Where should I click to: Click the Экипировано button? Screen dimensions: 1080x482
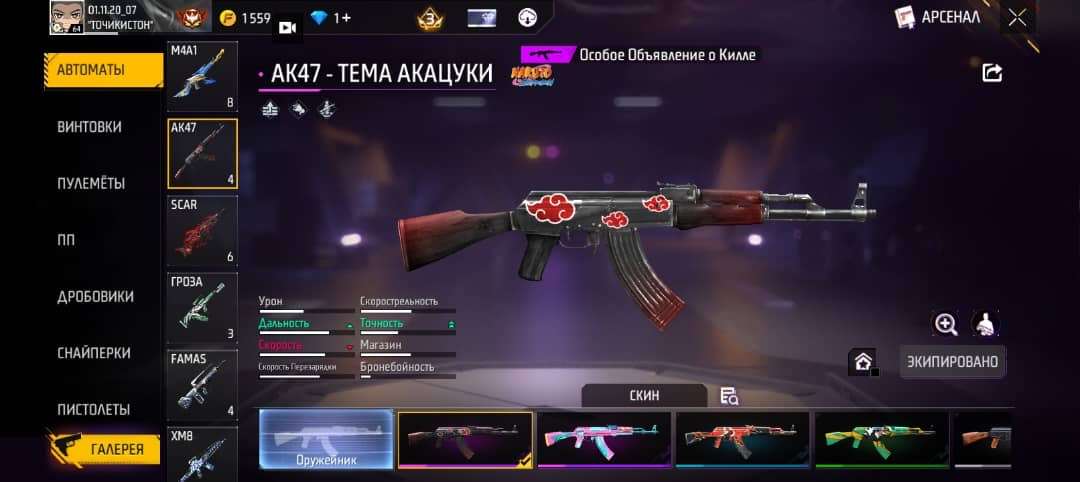pos(953,362)
